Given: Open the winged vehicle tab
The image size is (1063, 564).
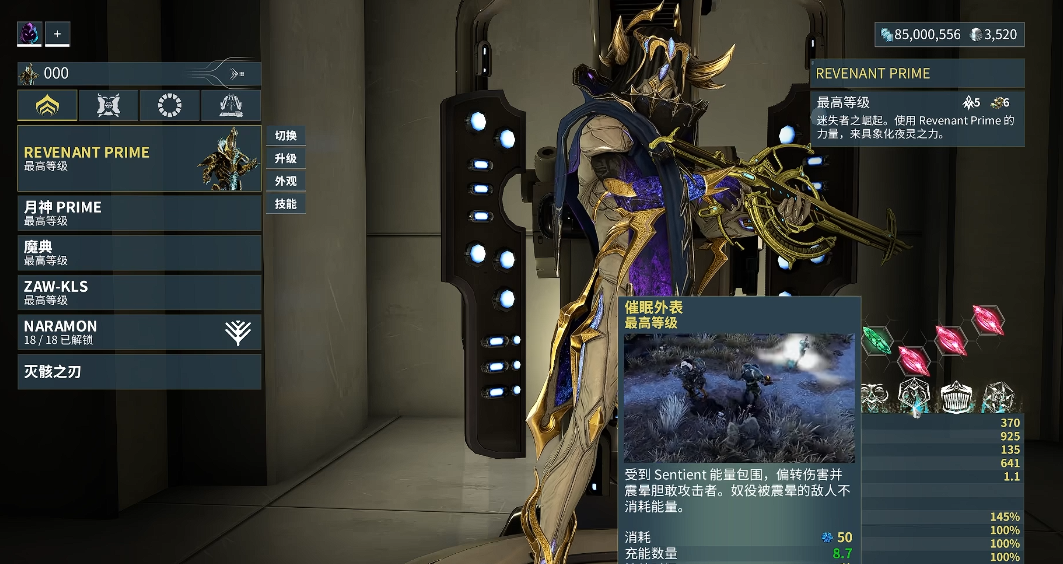Looking at the screenshot, I should 230,106.
